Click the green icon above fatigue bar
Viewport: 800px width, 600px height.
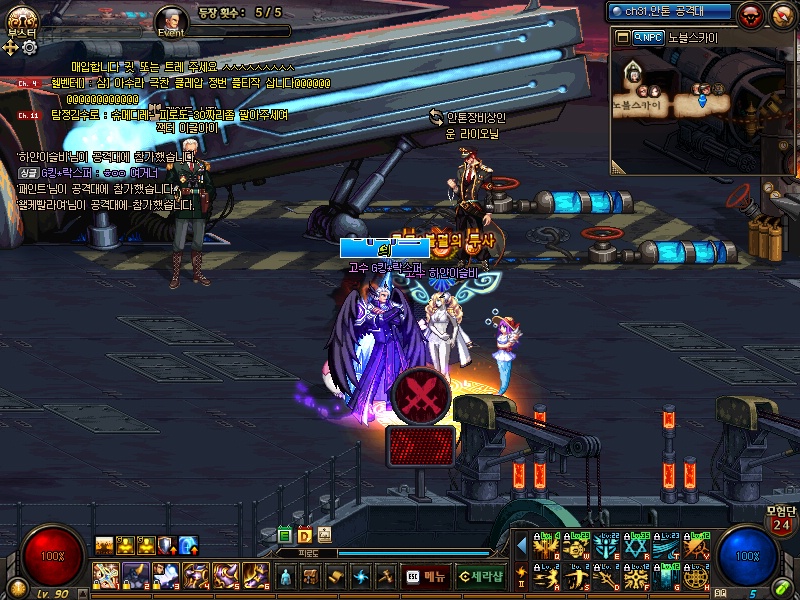[285, 535]
